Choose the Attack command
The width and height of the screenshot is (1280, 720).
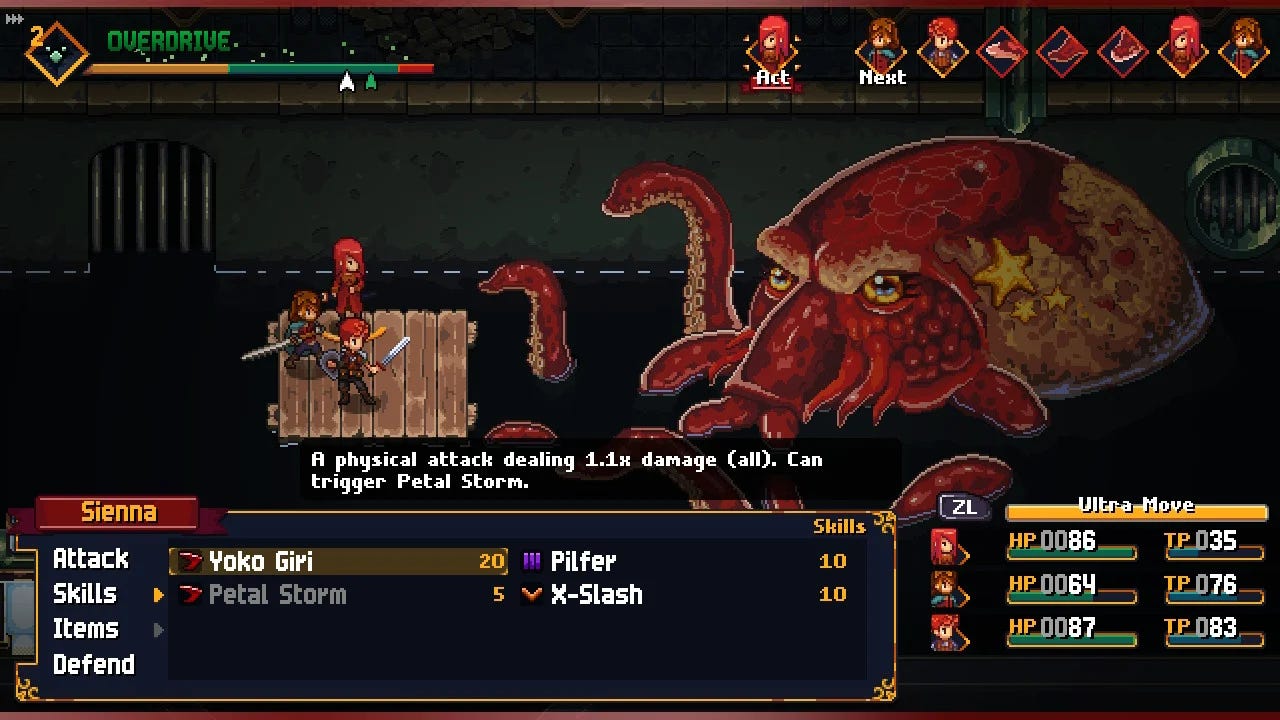pyautogui.click(x=90, y=559)
